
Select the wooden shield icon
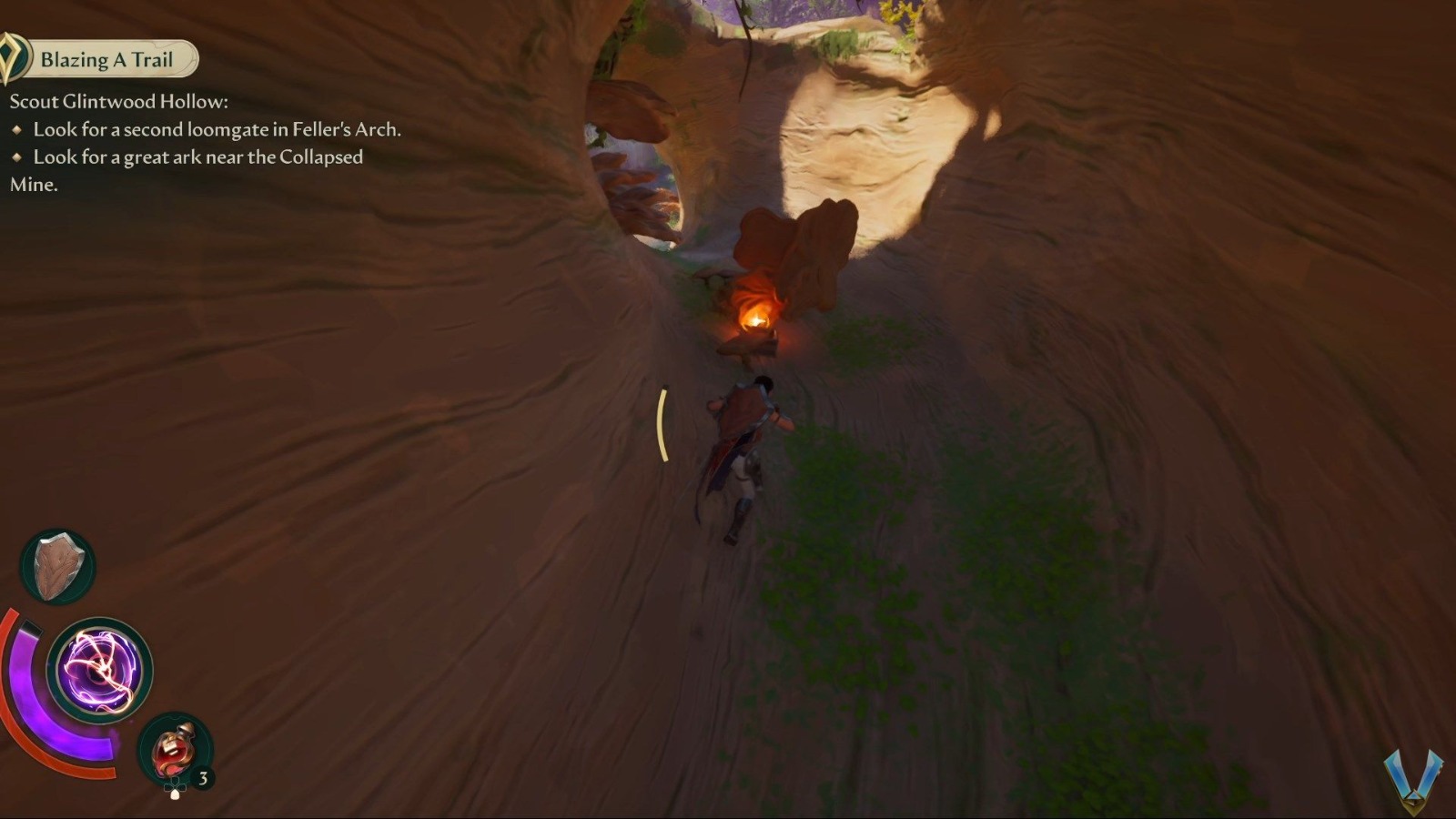(x=56, y=564)
